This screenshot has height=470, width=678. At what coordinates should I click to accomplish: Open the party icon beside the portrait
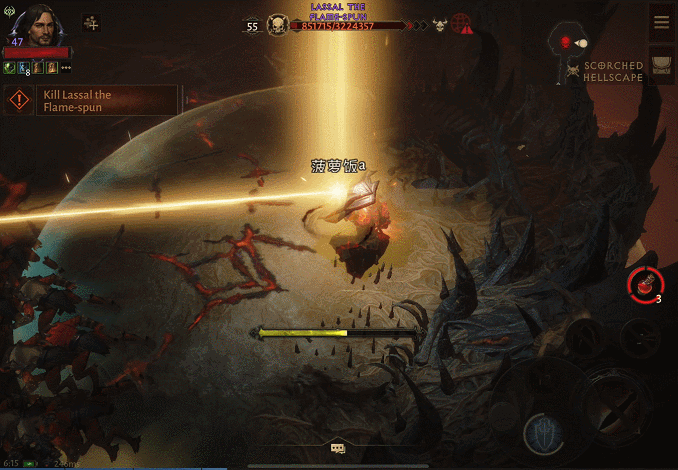pyautogui.click(x=92, y=23)
